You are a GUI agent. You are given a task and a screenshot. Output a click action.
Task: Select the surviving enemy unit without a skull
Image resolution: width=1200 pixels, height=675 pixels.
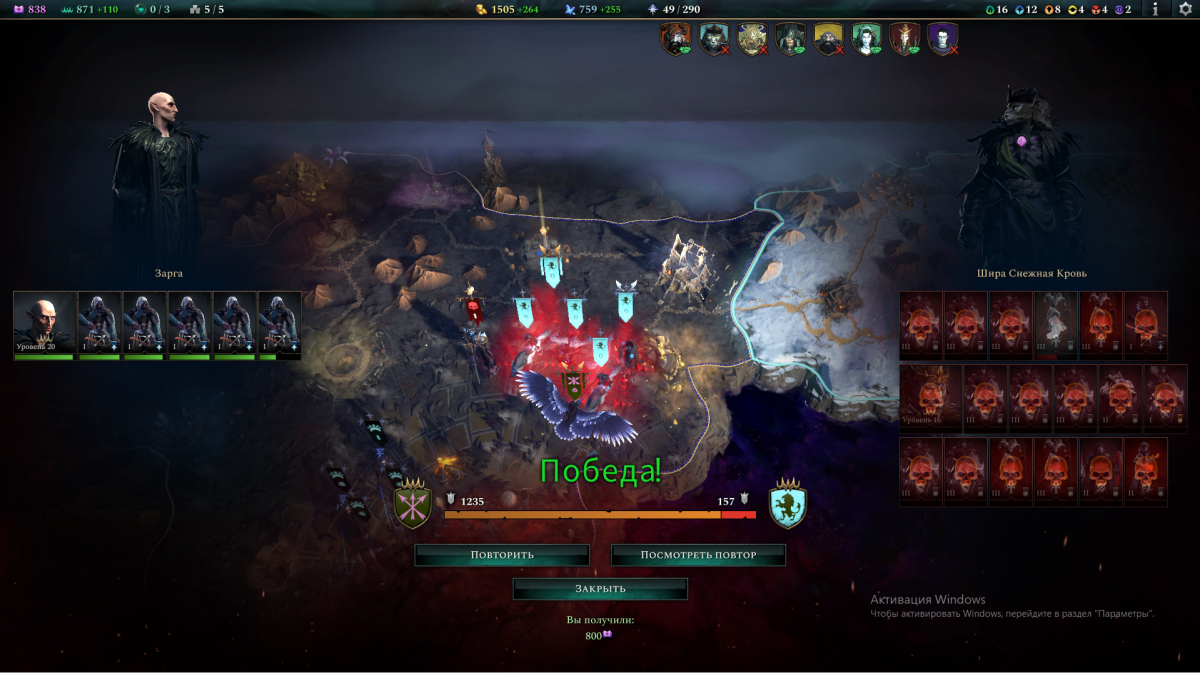[x=1055, y=324]
